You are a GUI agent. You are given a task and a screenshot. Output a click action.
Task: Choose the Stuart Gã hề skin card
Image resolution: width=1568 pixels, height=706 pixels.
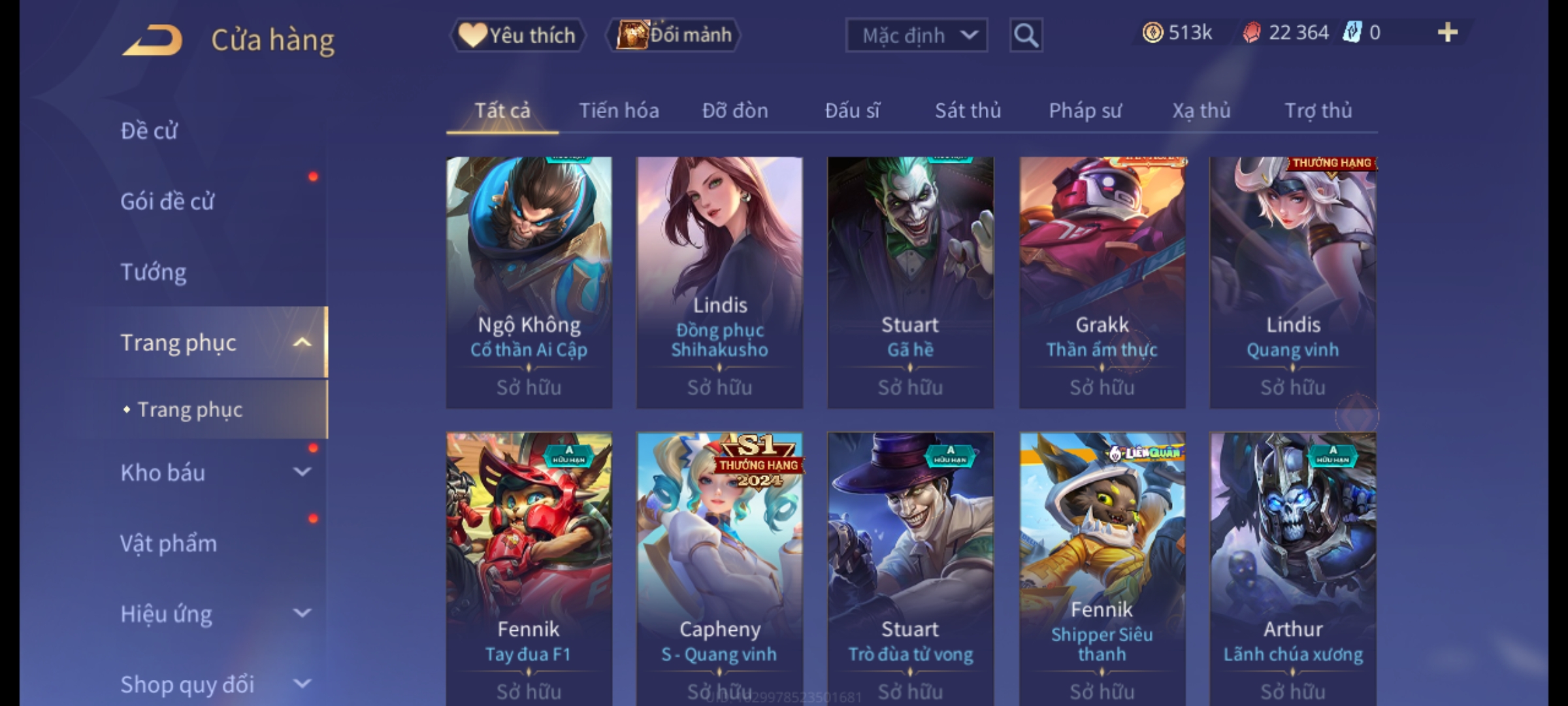coord(910,282)
